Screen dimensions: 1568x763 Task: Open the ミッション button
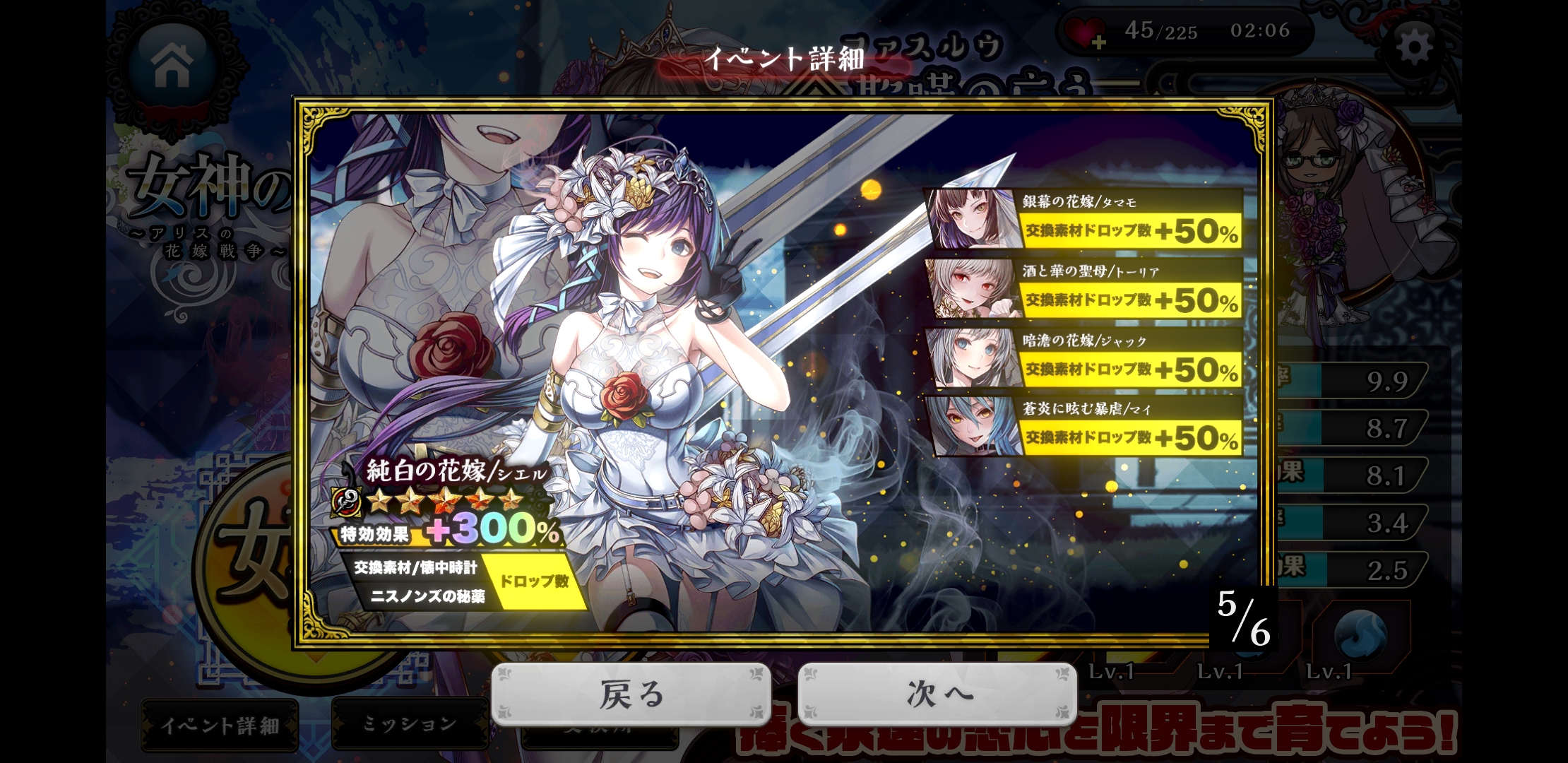tap(410, 723)
